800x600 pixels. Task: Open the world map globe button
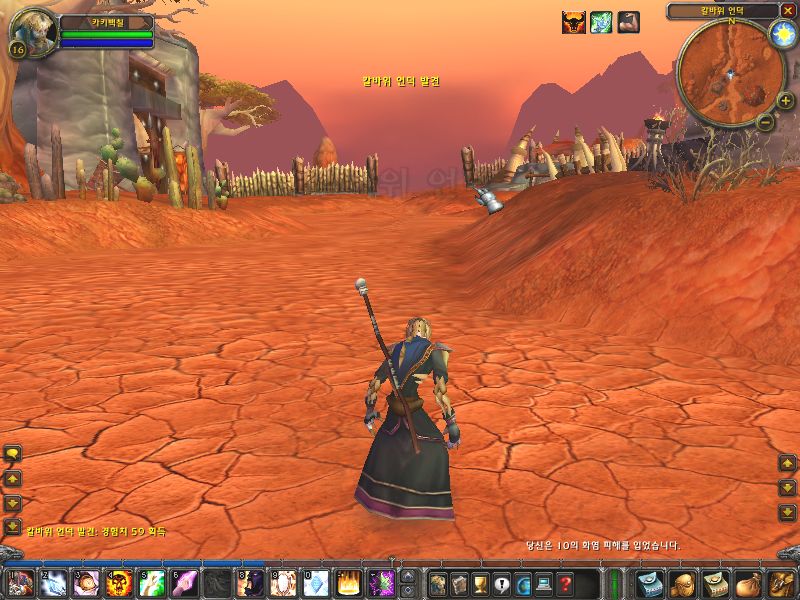pos(523,583)
